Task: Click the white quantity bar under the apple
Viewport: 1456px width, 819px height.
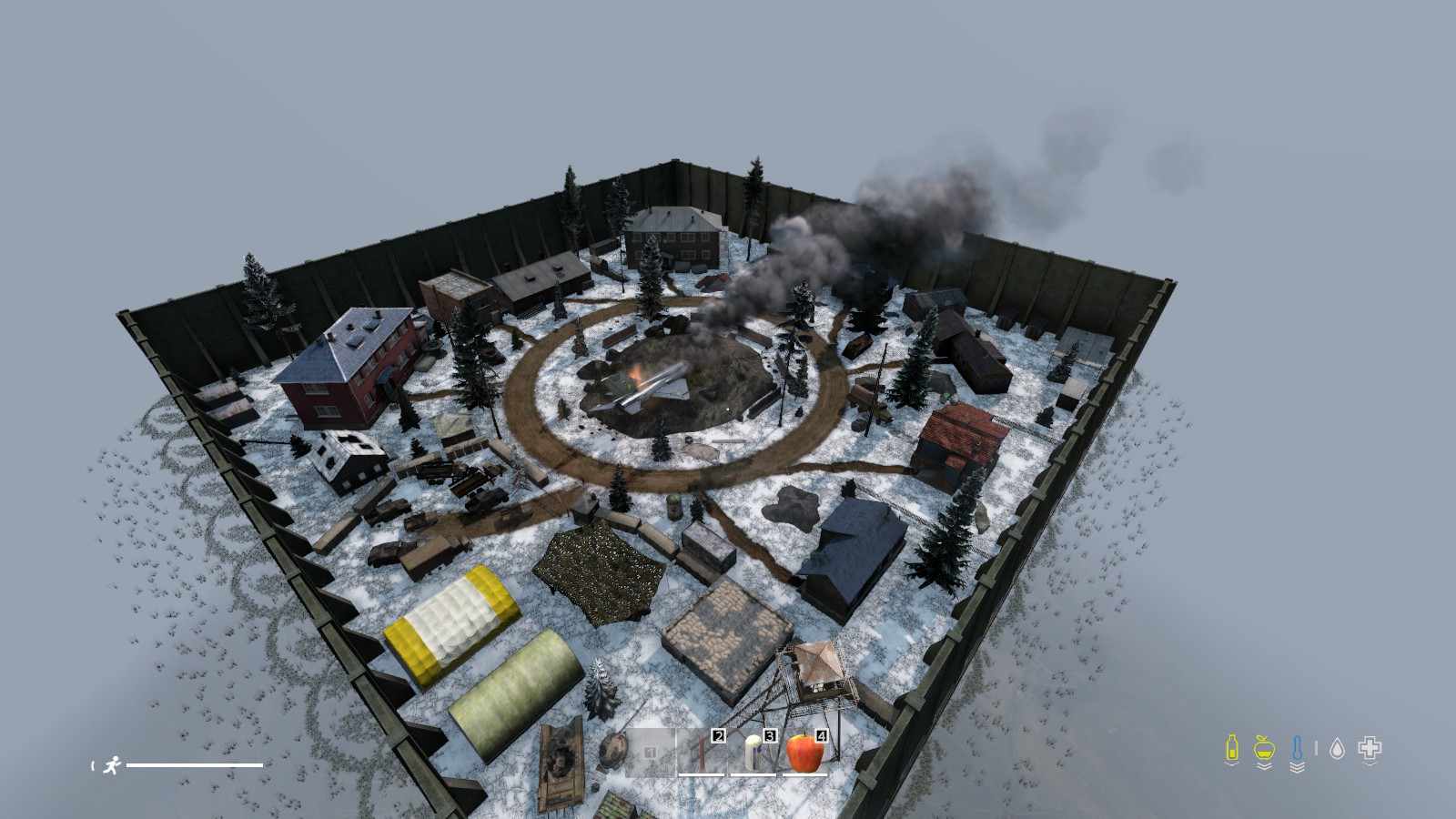Action: [x=803, y=774]
